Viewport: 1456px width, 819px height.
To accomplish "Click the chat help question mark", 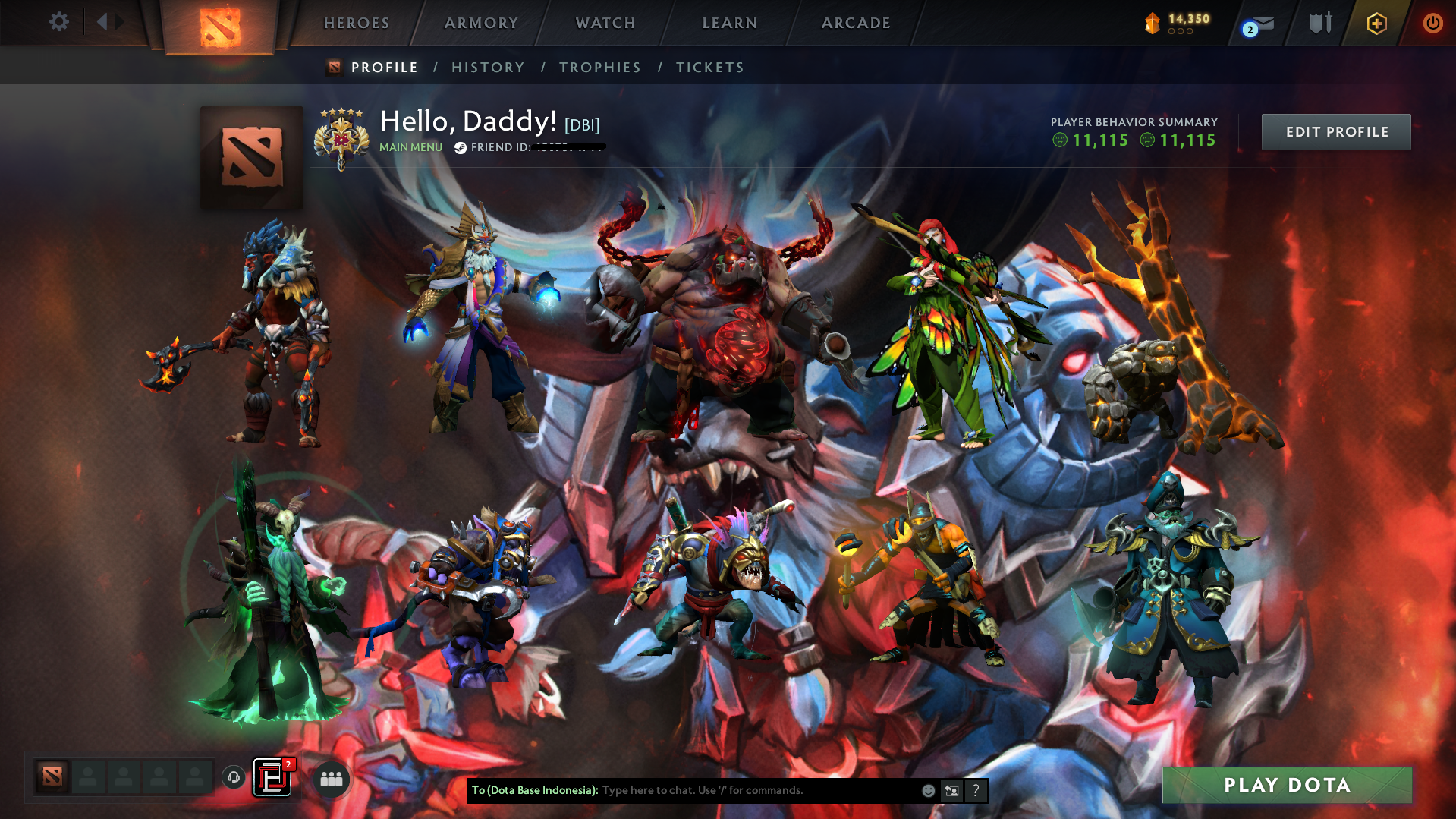I will [976, 790].
